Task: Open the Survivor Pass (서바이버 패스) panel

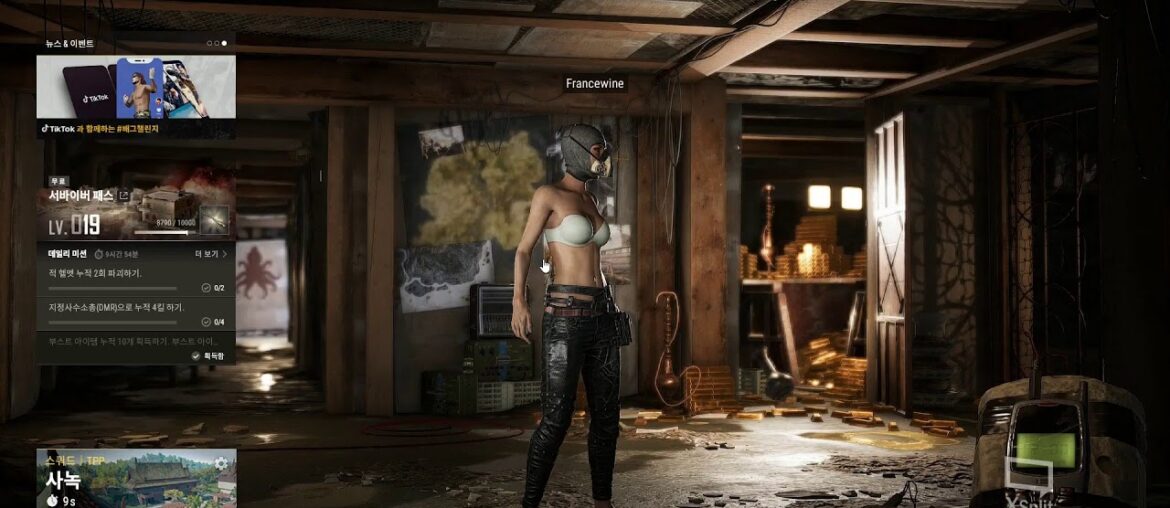Action: coord(82,196)
